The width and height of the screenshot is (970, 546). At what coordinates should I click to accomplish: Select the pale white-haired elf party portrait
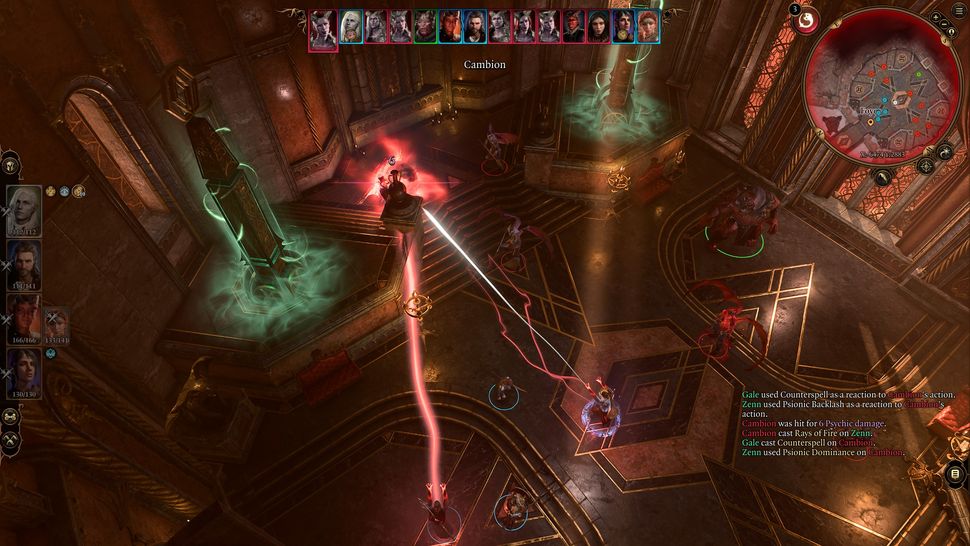click(x=24, y=208)
